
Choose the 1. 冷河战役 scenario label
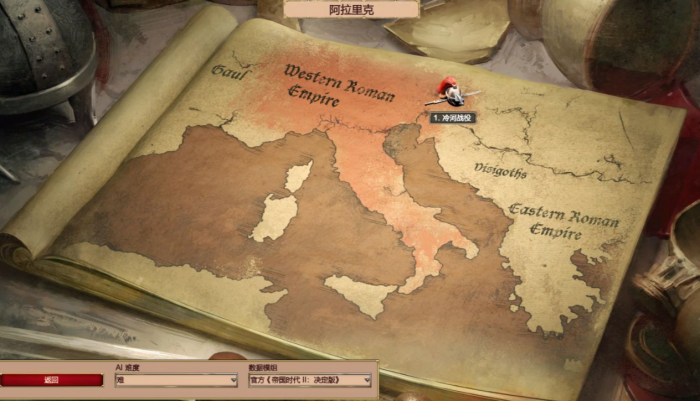pos(452,117)
